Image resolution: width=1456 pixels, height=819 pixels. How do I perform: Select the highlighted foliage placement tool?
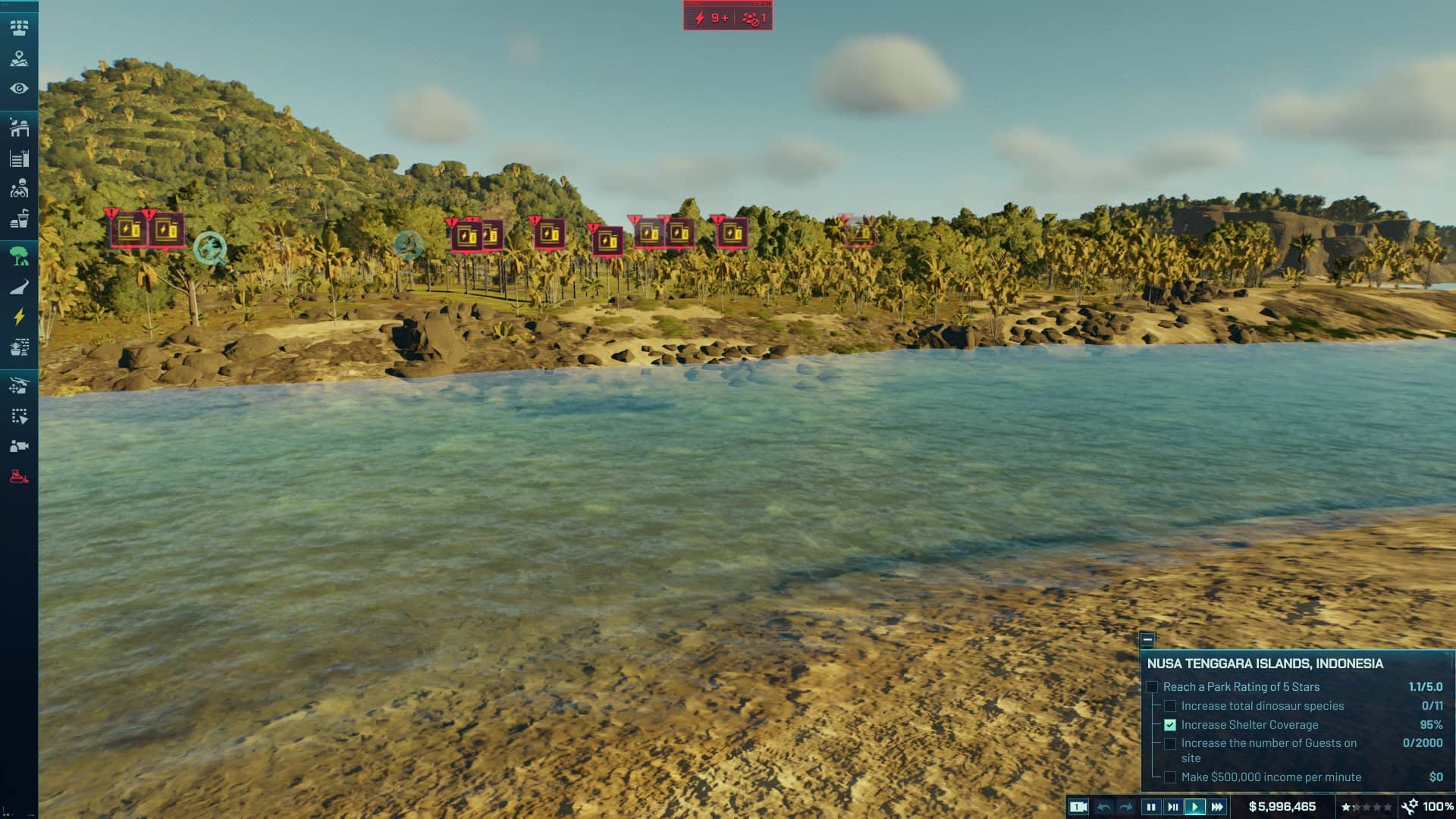tap(19, 257)
